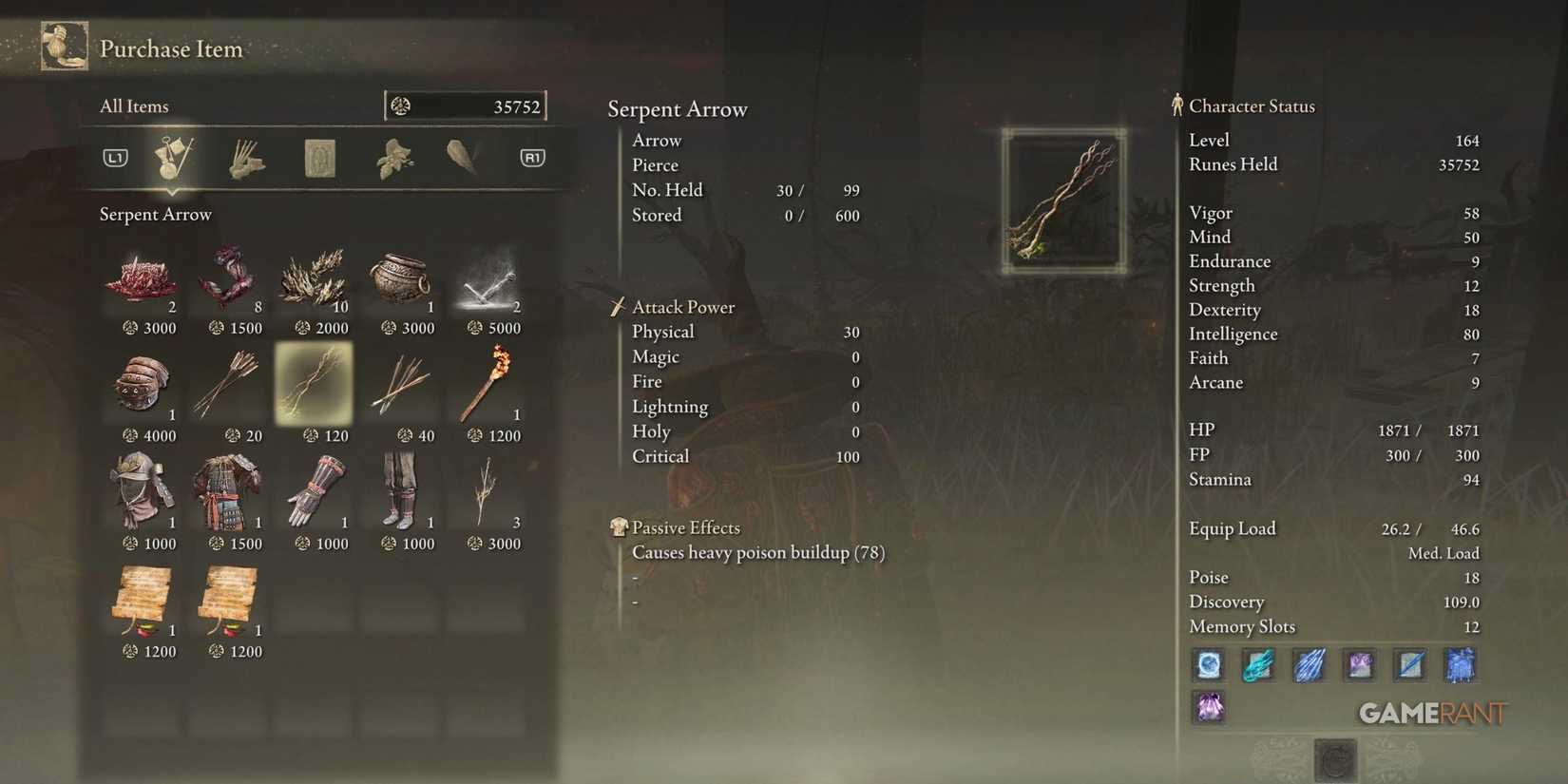Select the teal comet spell icon
1568x784 pixels.
tap(1258, 665)
